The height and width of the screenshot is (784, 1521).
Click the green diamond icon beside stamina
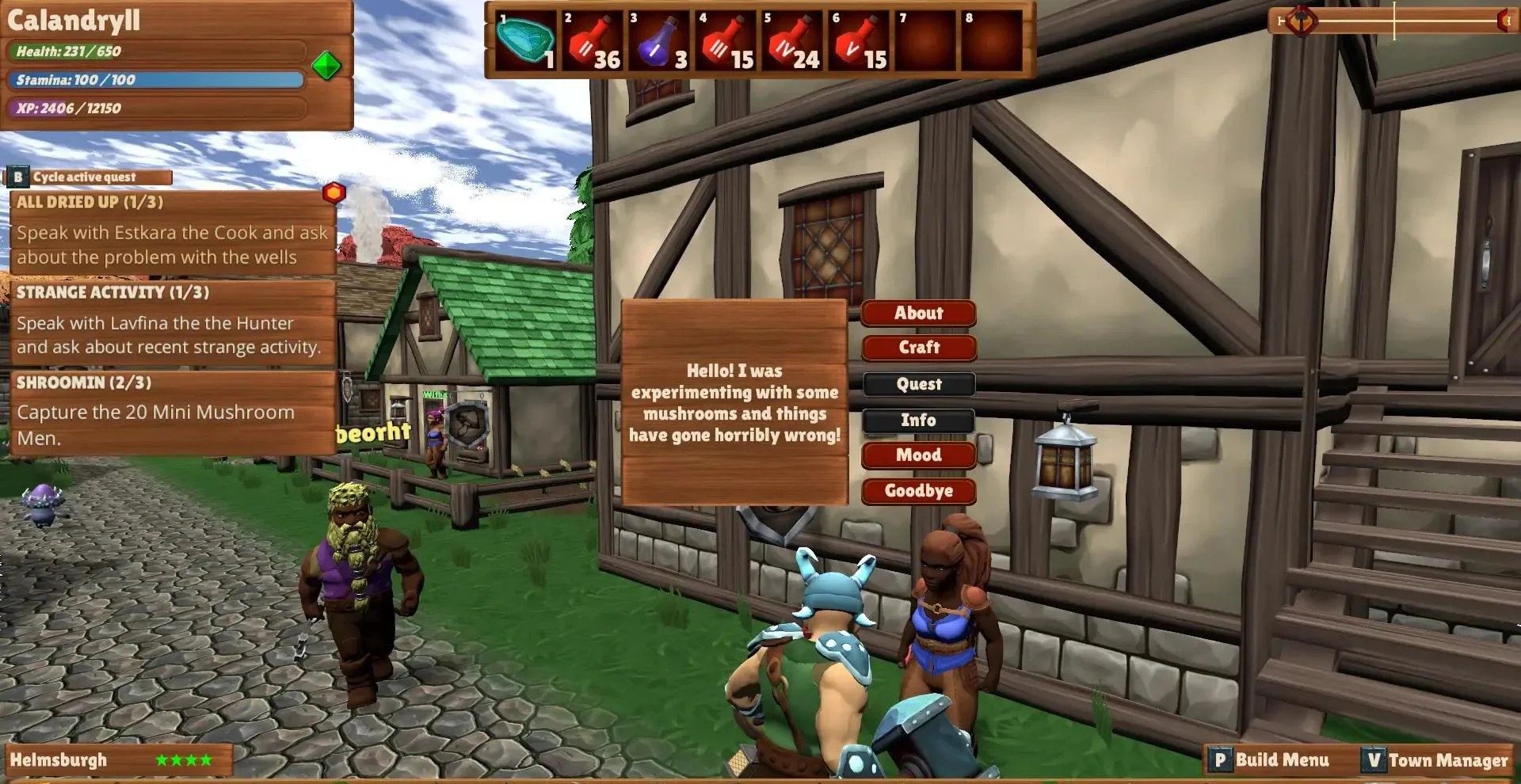(x=326, y=66)
